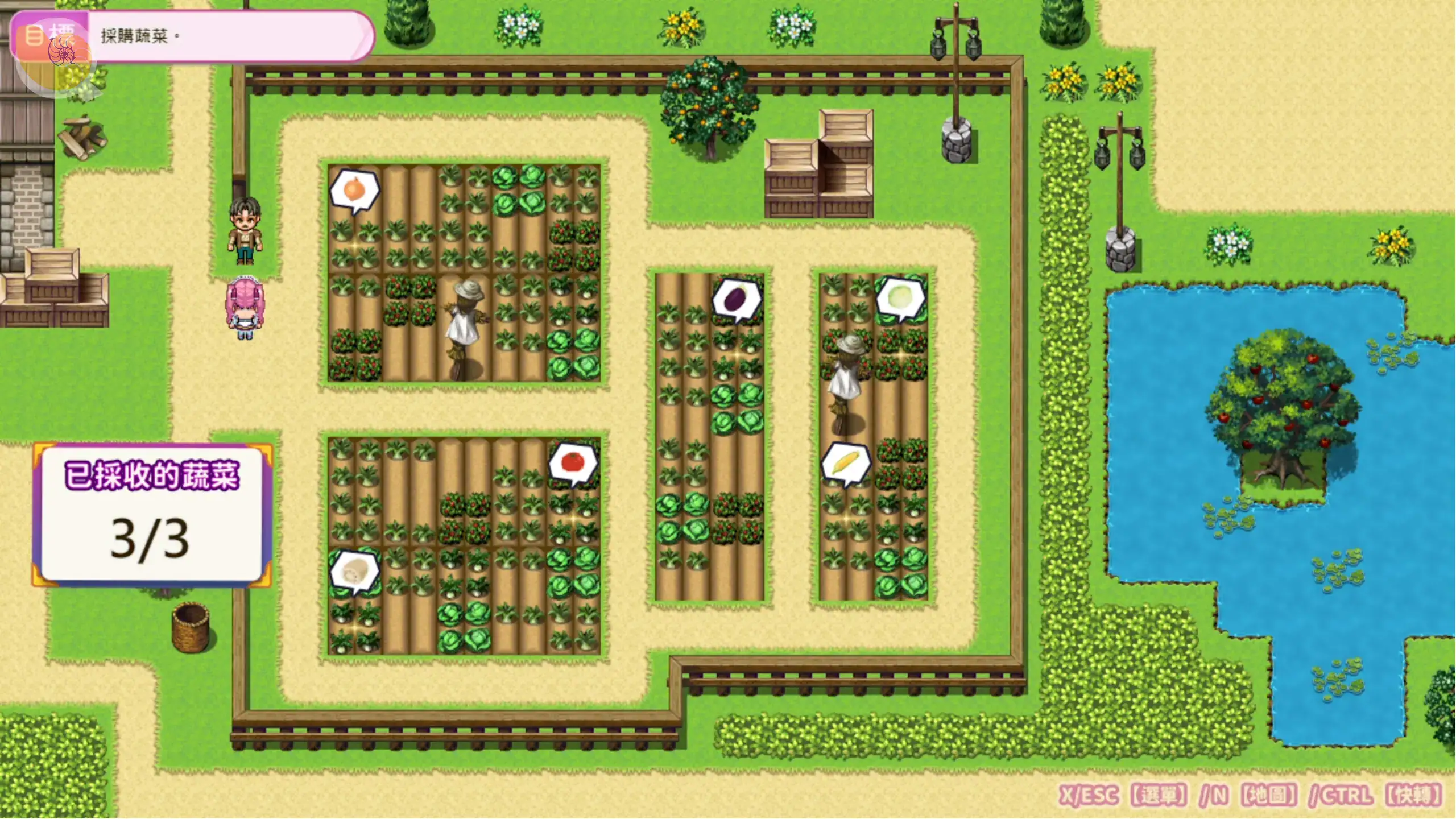Viewport: 1456px width, 819px height.
Task: Select the tomato bubble marker
Action: tap(573, 463)
